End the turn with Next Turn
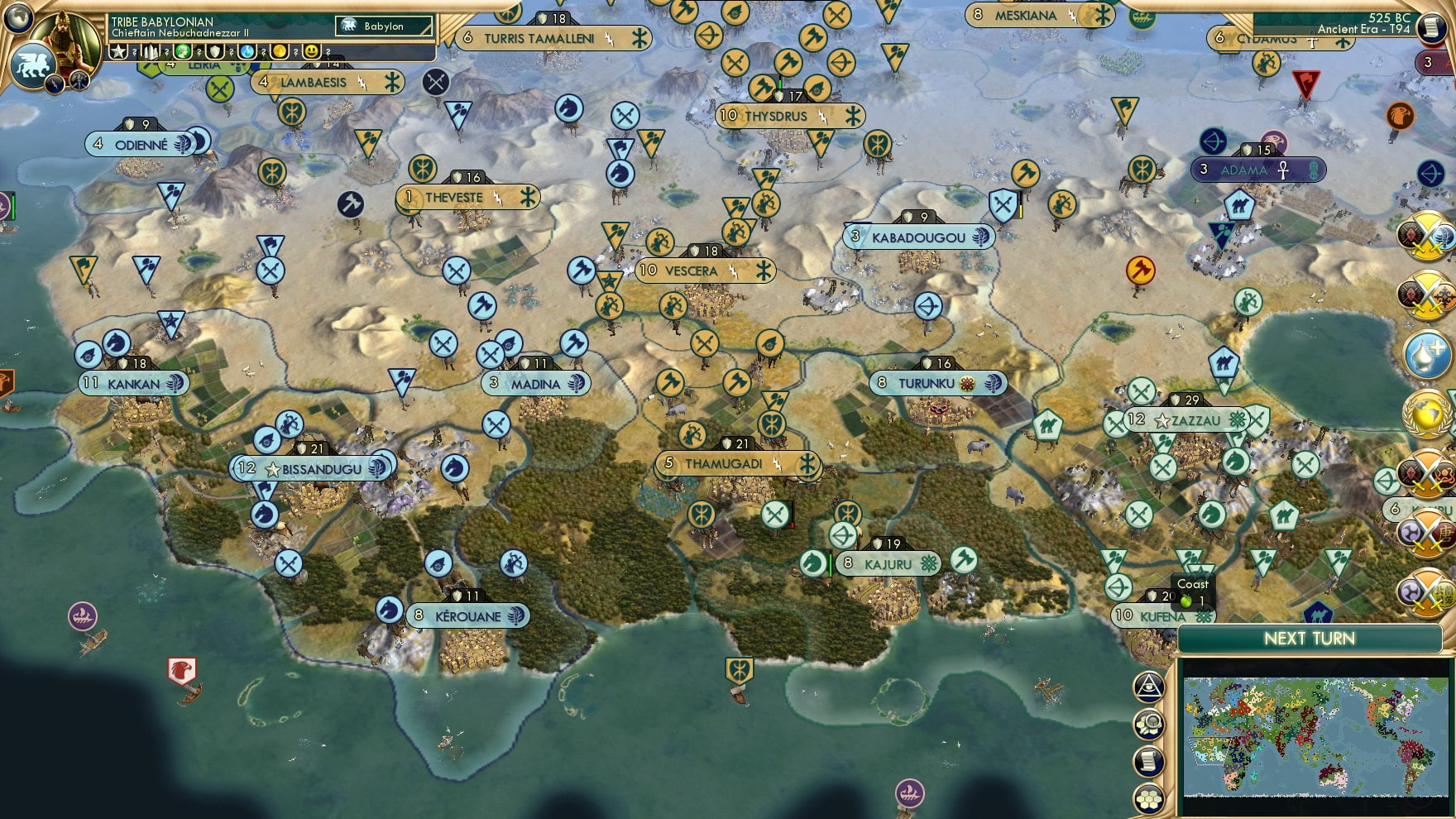 pos(1309,639)
